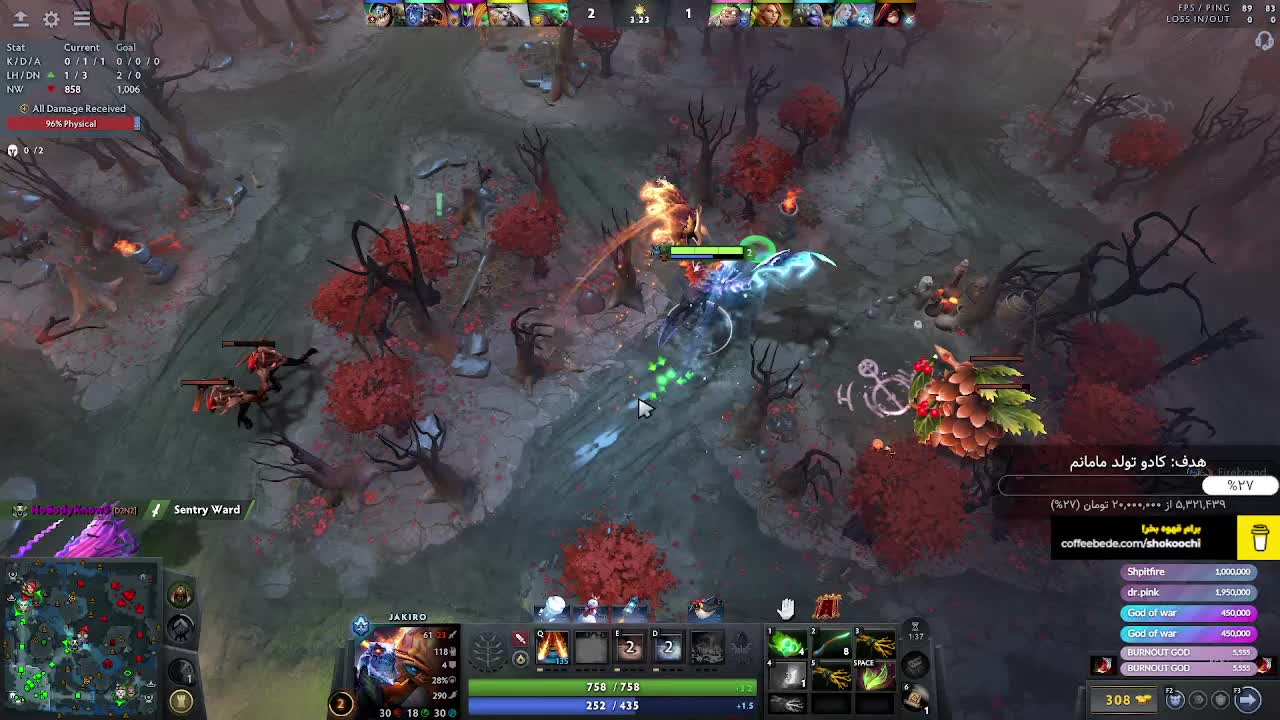Select the D ability icon
Viewport: 1280px width, 720px height.
click(x=667, y=648)
